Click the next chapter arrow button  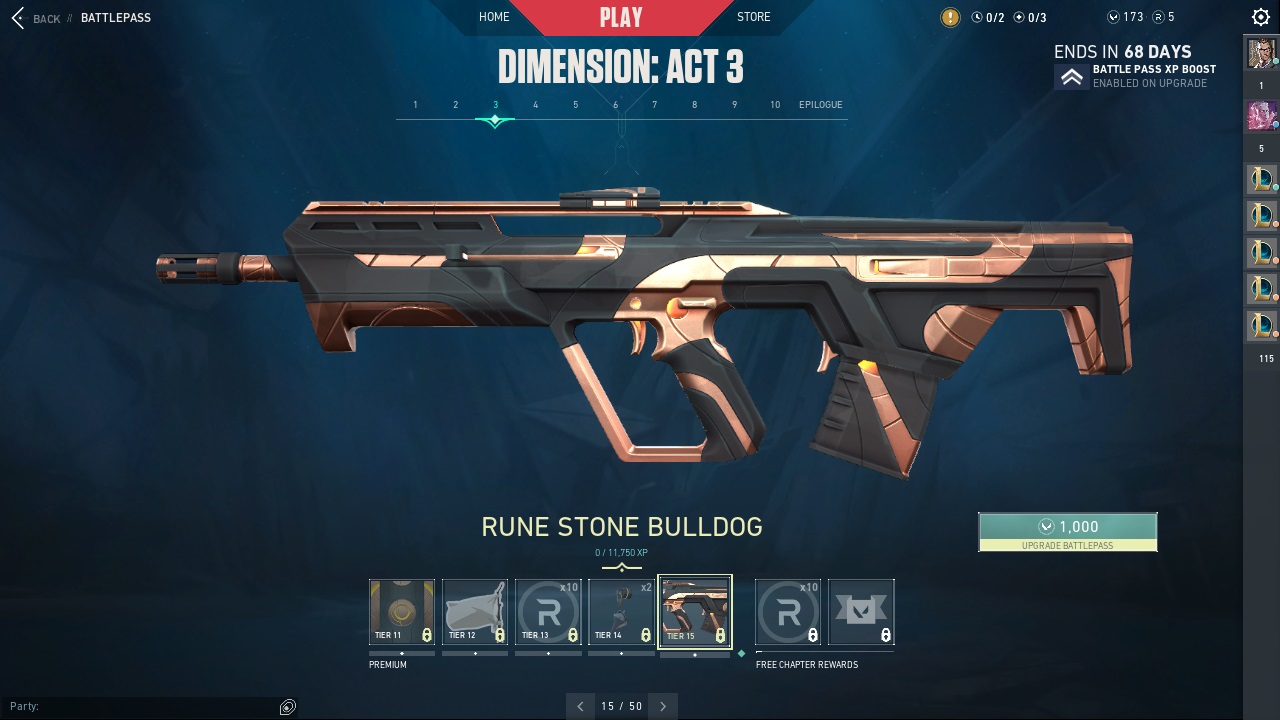662,706
